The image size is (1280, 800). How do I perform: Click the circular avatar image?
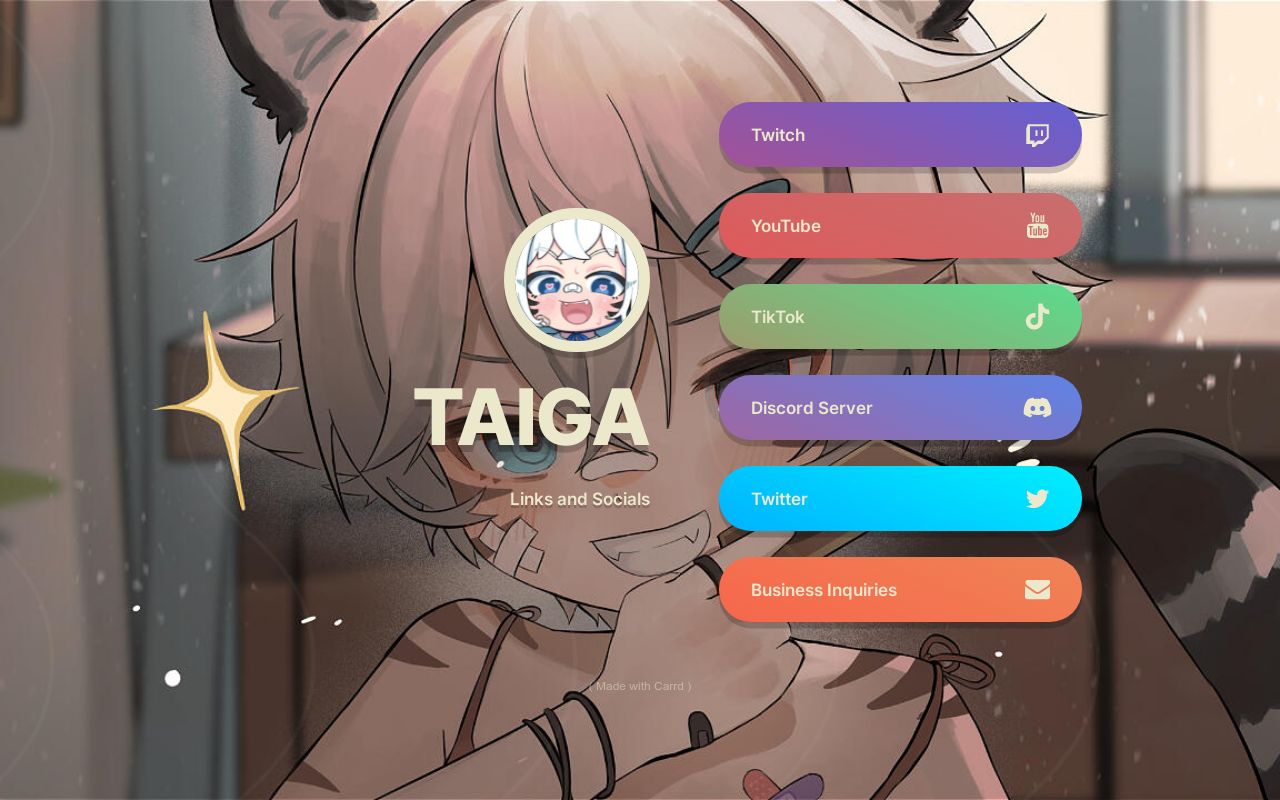tap(578, 280)
